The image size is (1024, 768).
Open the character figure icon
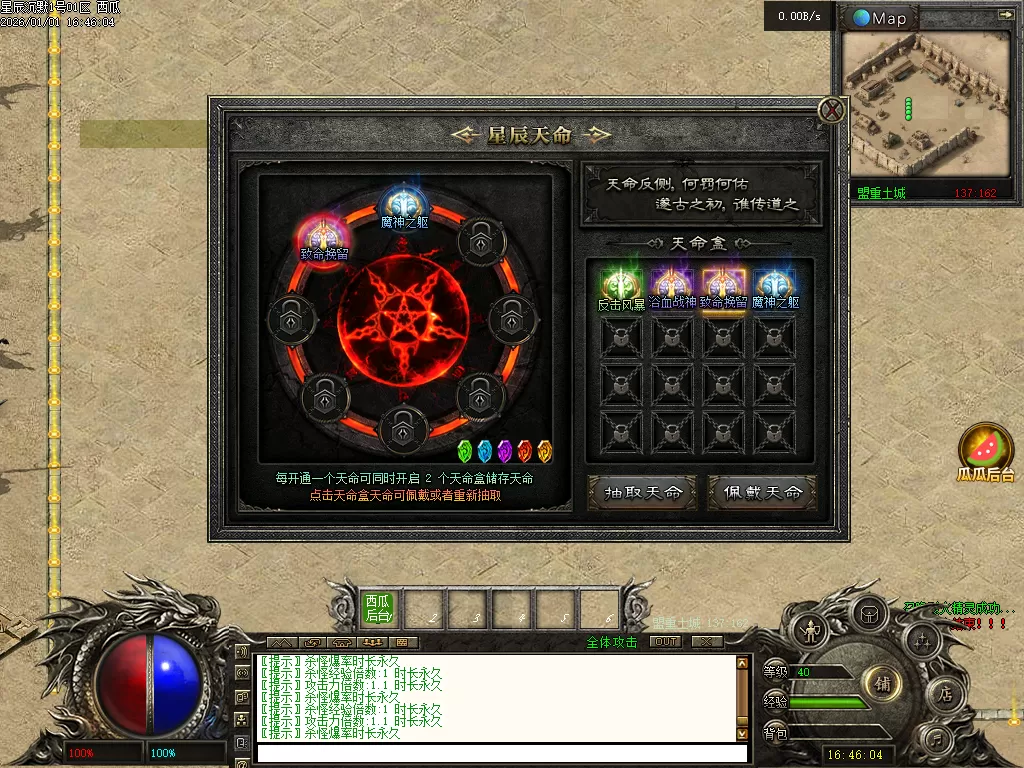808,631
